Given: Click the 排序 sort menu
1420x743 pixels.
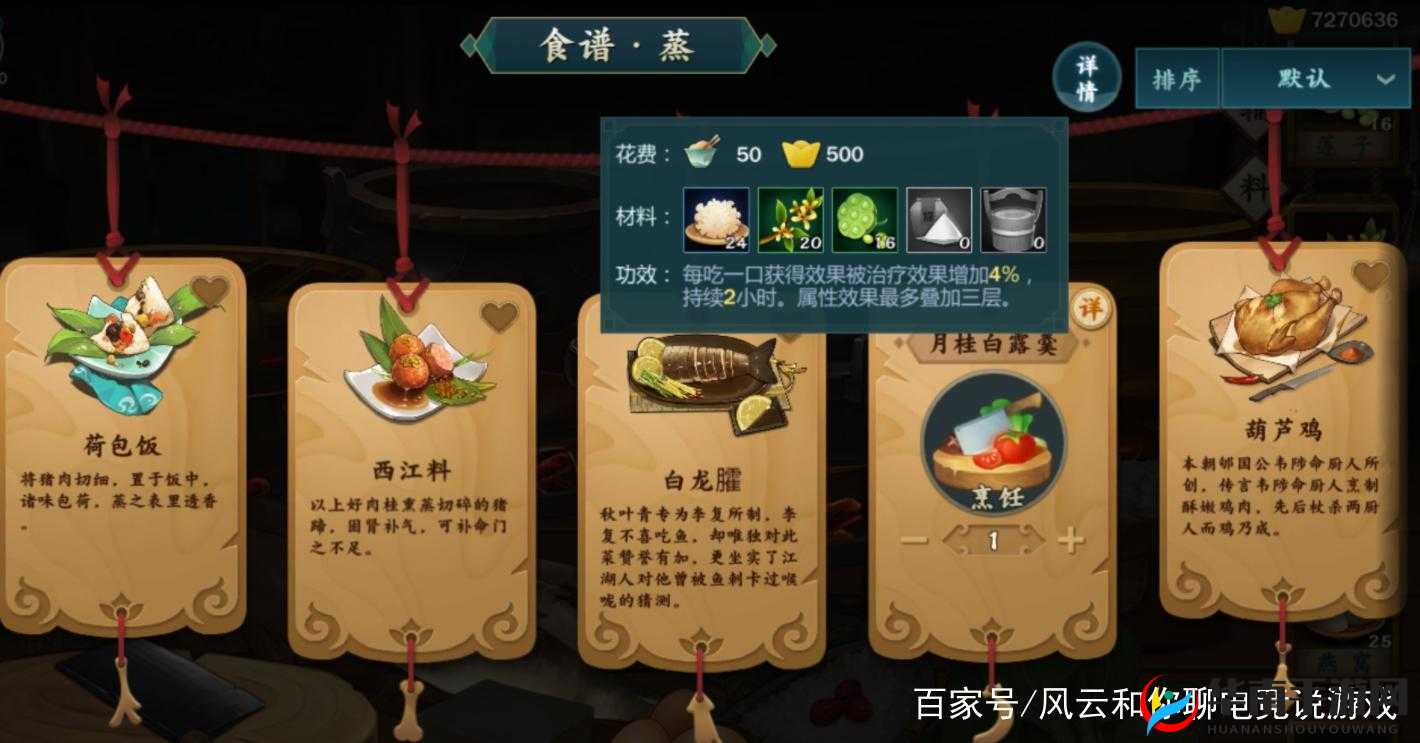Looking at the screenshot, I should pos(1177,77).
